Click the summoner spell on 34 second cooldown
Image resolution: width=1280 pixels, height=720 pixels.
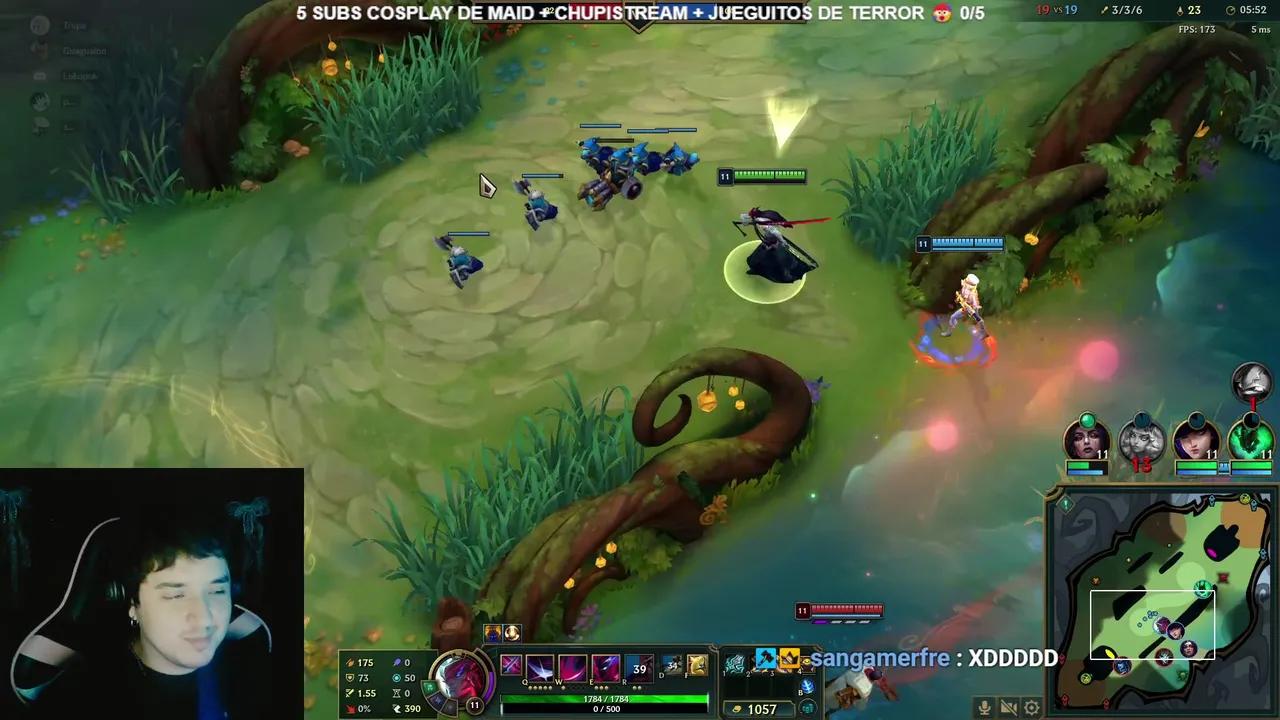tap(672, 666)
